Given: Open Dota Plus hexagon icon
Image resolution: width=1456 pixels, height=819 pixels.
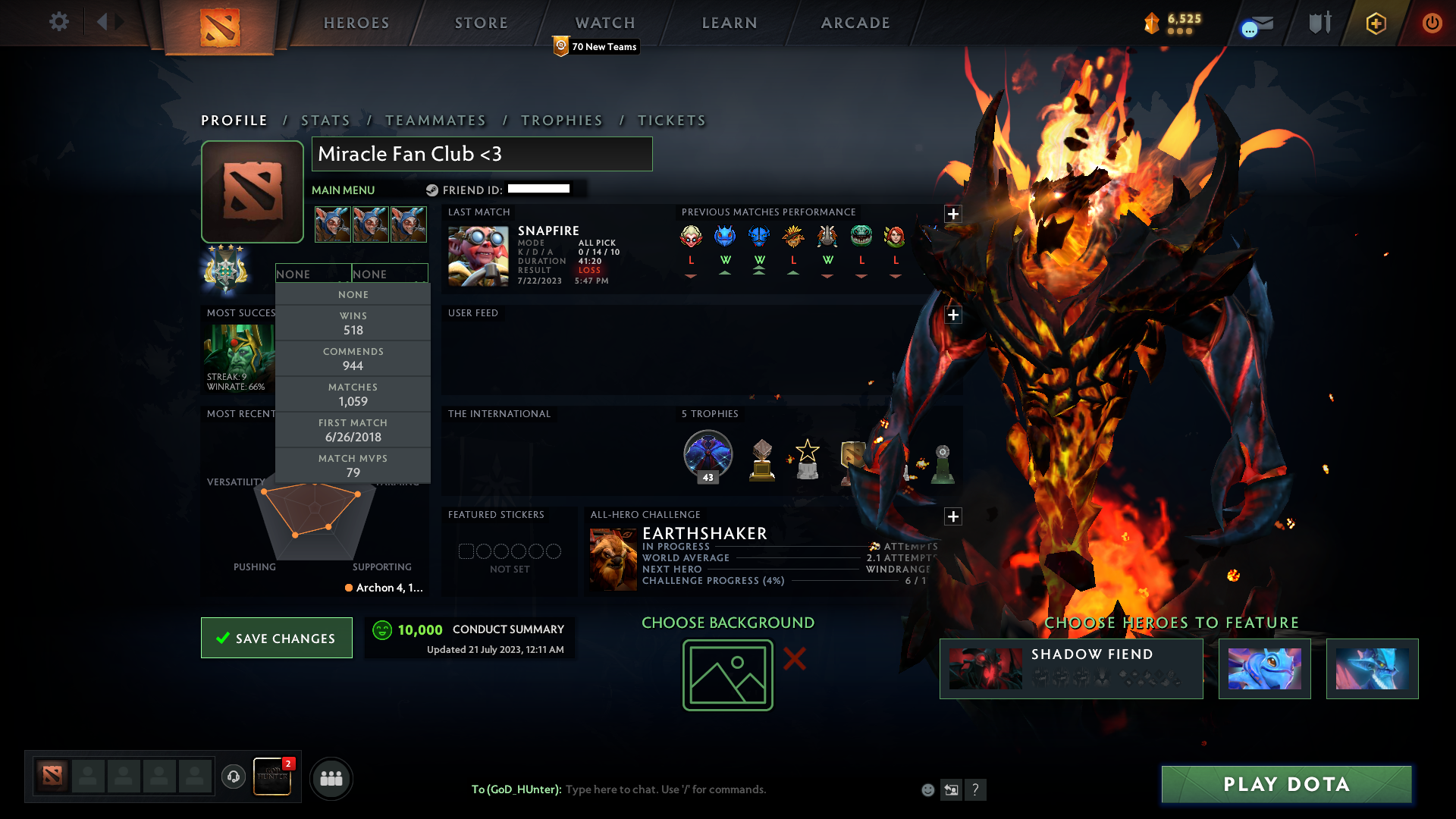Looking at the screenshot, I should click(1376, 23).
